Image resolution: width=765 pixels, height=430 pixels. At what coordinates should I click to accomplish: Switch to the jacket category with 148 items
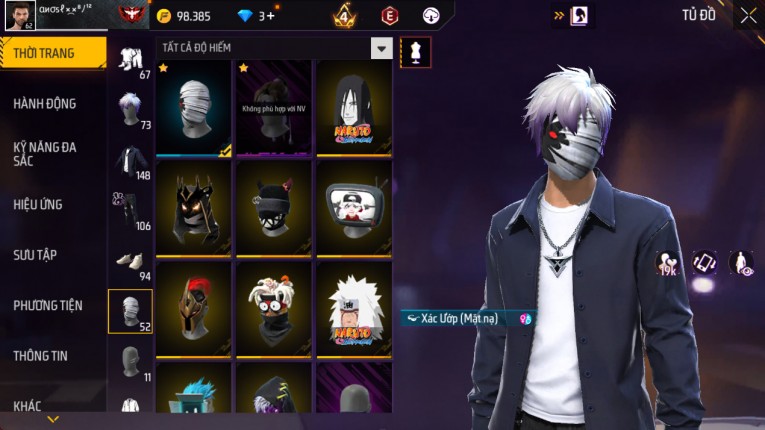(130, 161)
